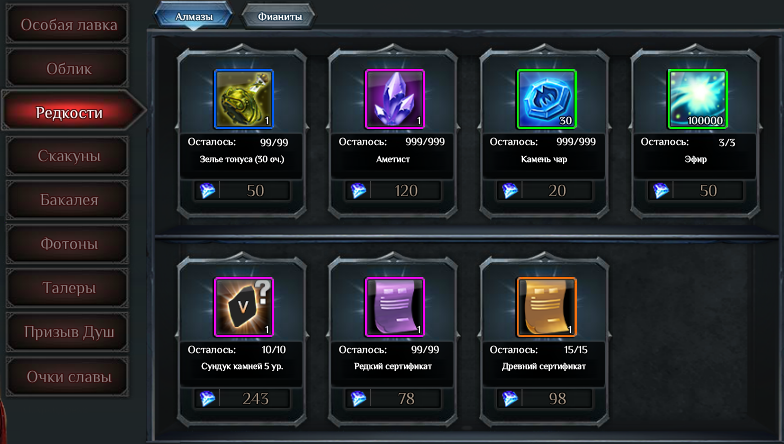Select the Облик category
The height and width of the screenshot is (444, 784).
[69, 69]
